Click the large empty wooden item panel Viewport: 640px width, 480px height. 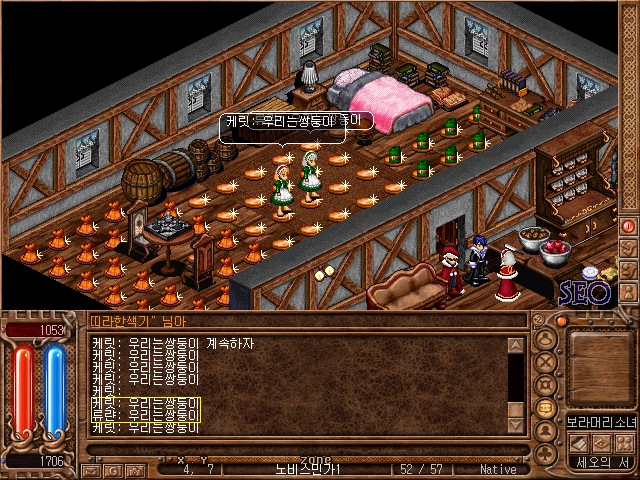(601, 365)
